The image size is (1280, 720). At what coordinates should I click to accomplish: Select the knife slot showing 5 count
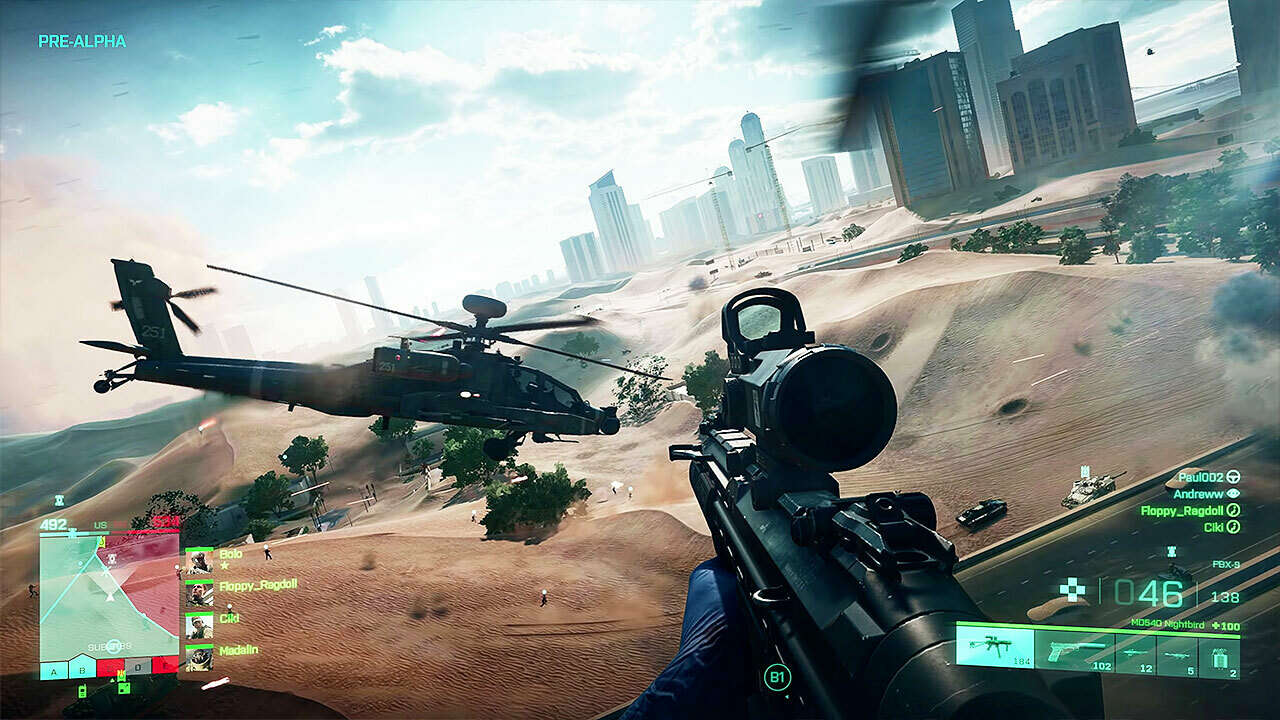tap(1176, 656)
